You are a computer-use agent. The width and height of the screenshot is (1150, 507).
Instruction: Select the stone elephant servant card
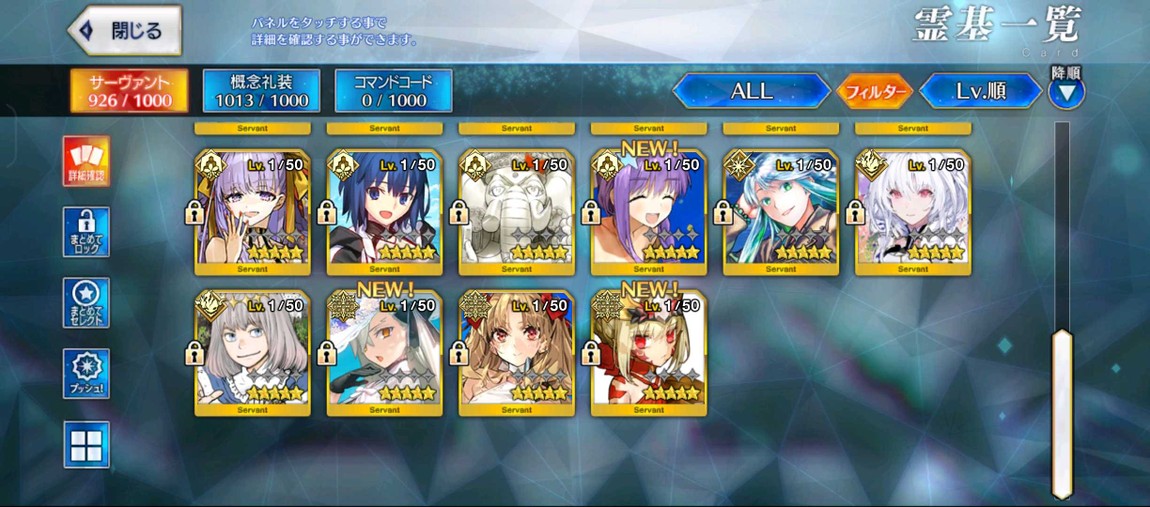coord(516,212)
